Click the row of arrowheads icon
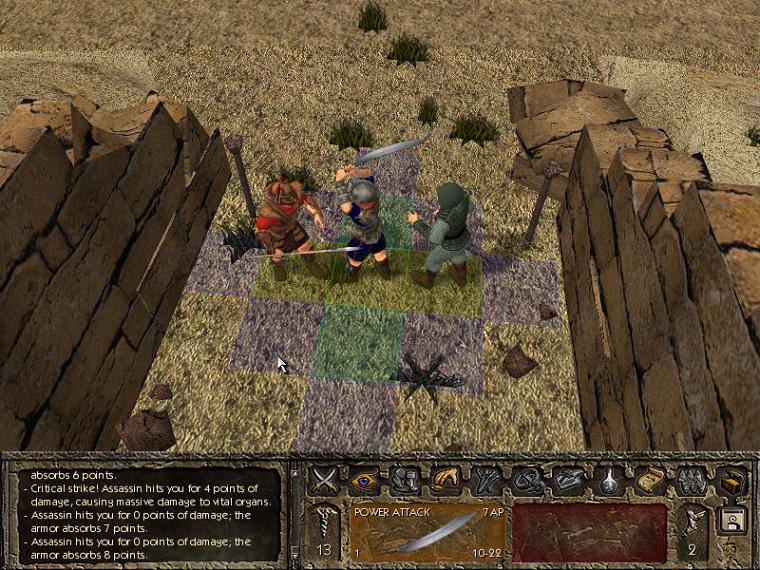The height and width of the screenshot is (570, 760). point(689,480)
